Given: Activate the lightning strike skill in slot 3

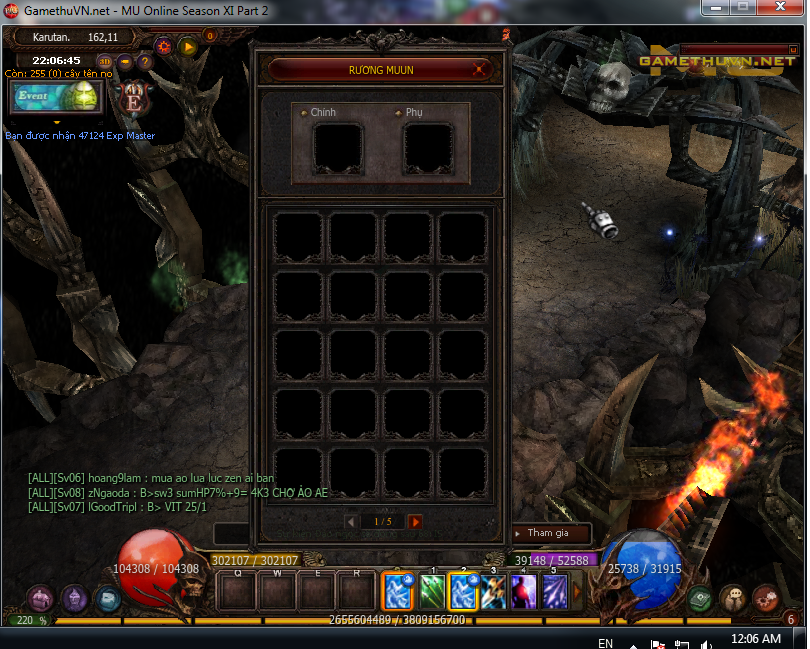Looking at the screenshot, I should [x=493, y=591].
